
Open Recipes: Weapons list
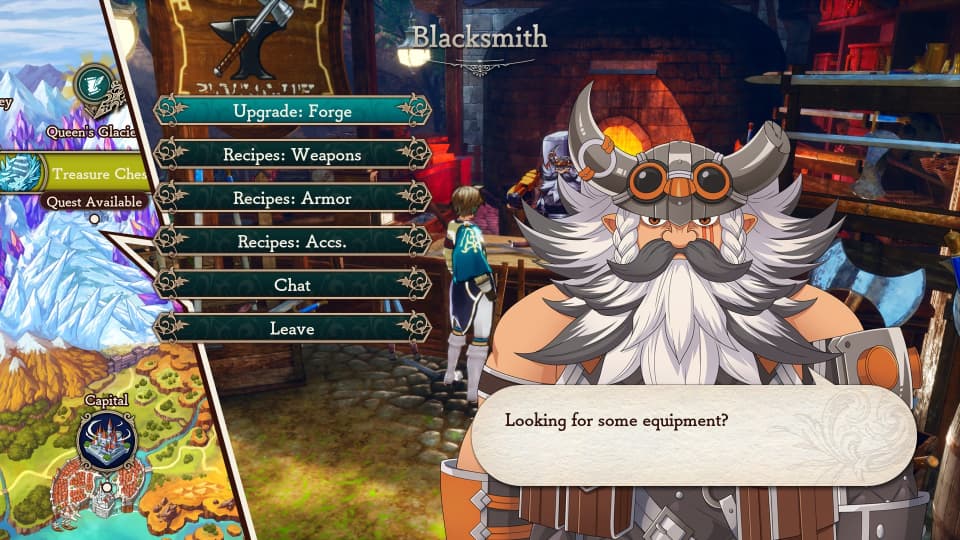click(x=292, y=155)
